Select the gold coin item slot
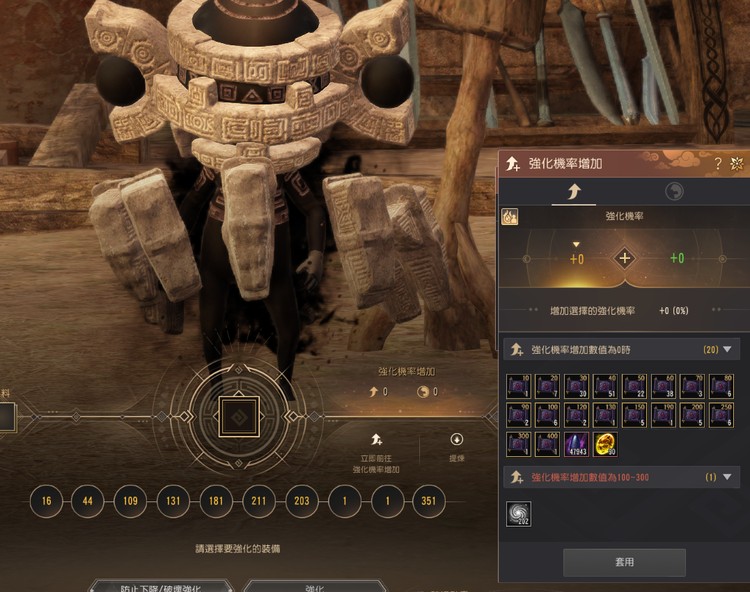The height and width of the screenshot is (592, 750). click(x=605, y=443)
